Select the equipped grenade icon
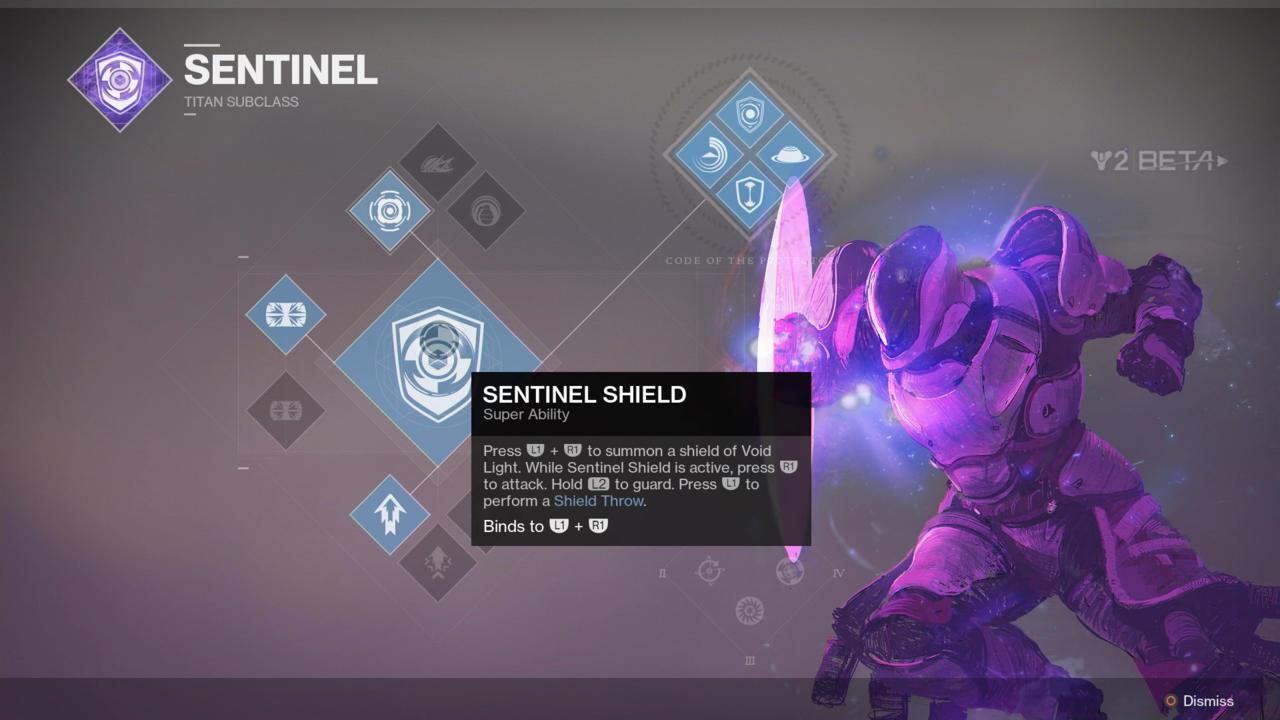The image size is (1280, 720). click(390, 212)
